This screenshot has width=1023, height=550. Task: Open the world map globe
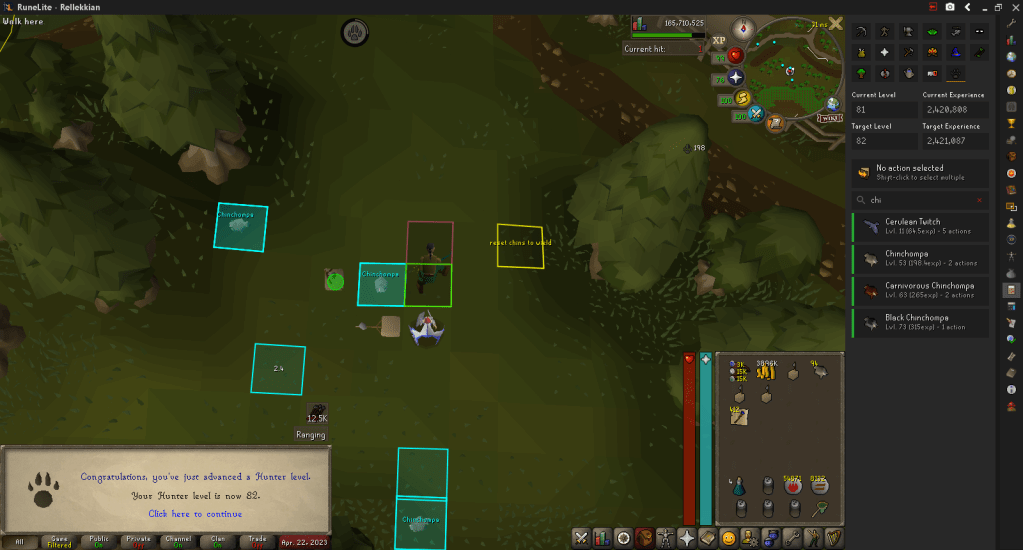click(832, 102)
